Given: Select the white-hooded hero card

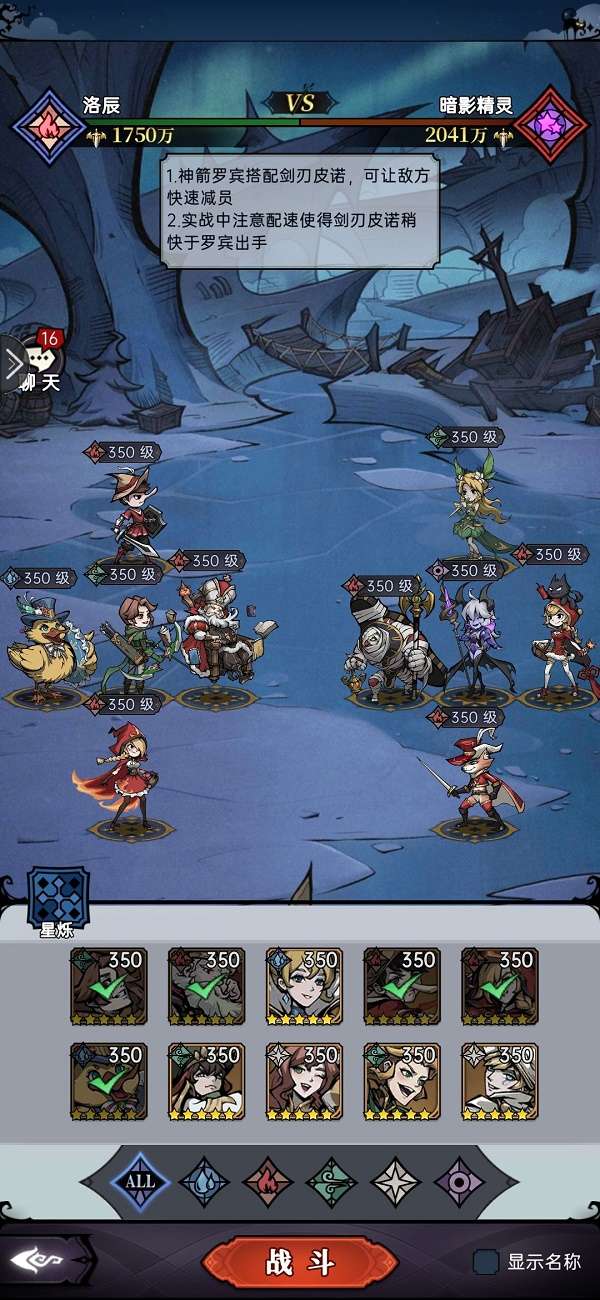Looking at the screenshot, I should click(x=499, y=1081).
